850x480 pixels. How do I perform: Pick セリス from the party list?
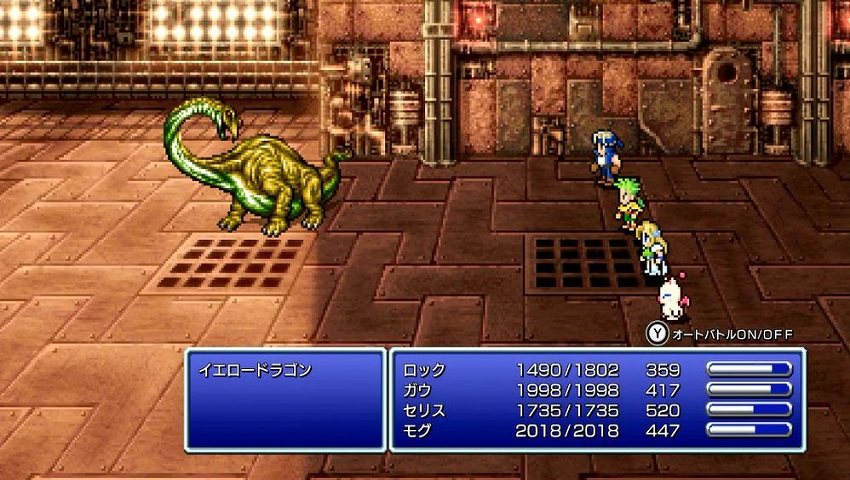[425, 411]
